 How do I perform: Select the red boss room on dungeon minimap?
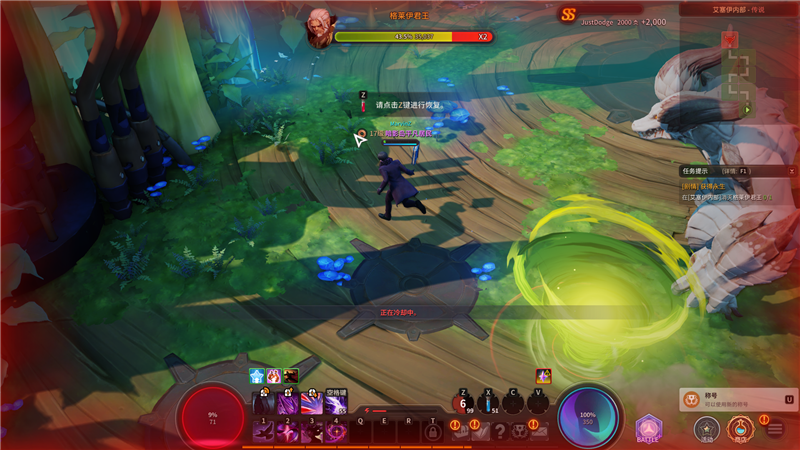click(x=731, y=39)
